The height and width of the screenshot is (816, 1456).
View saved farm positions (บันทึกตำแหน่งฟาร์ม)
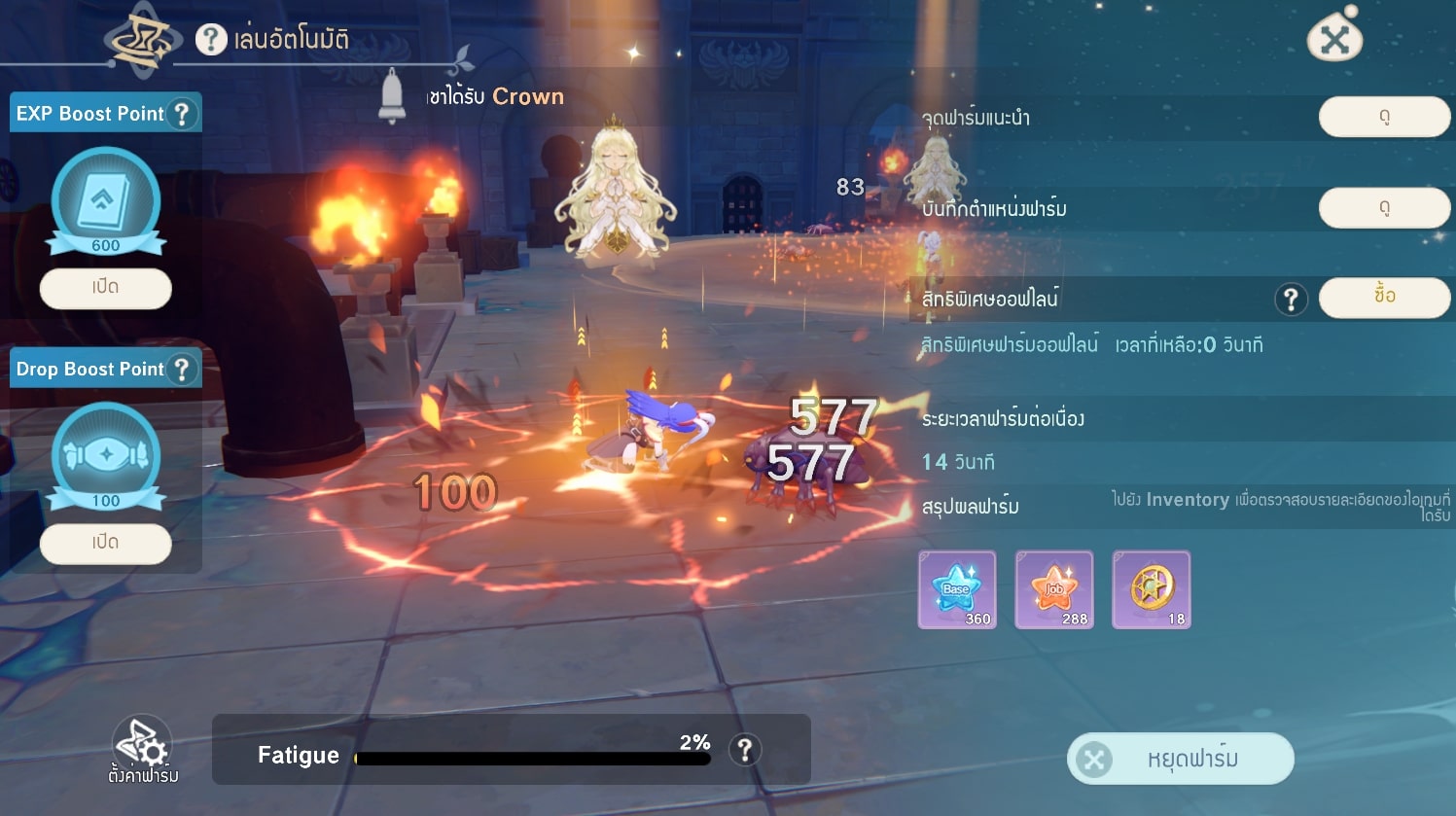(x=1383, y=207)
